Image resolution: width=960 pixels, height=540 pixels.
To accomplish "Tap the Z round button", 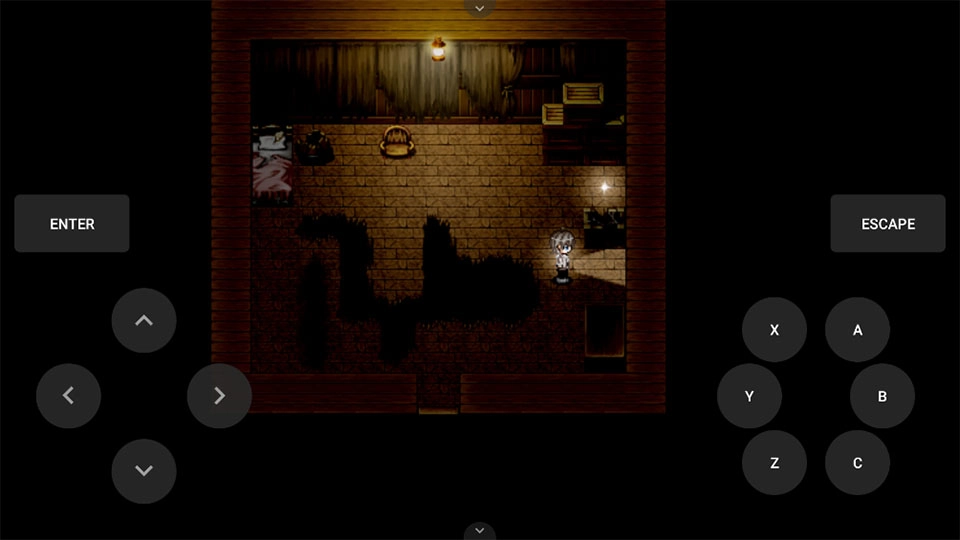I will [x=774, y=463].
